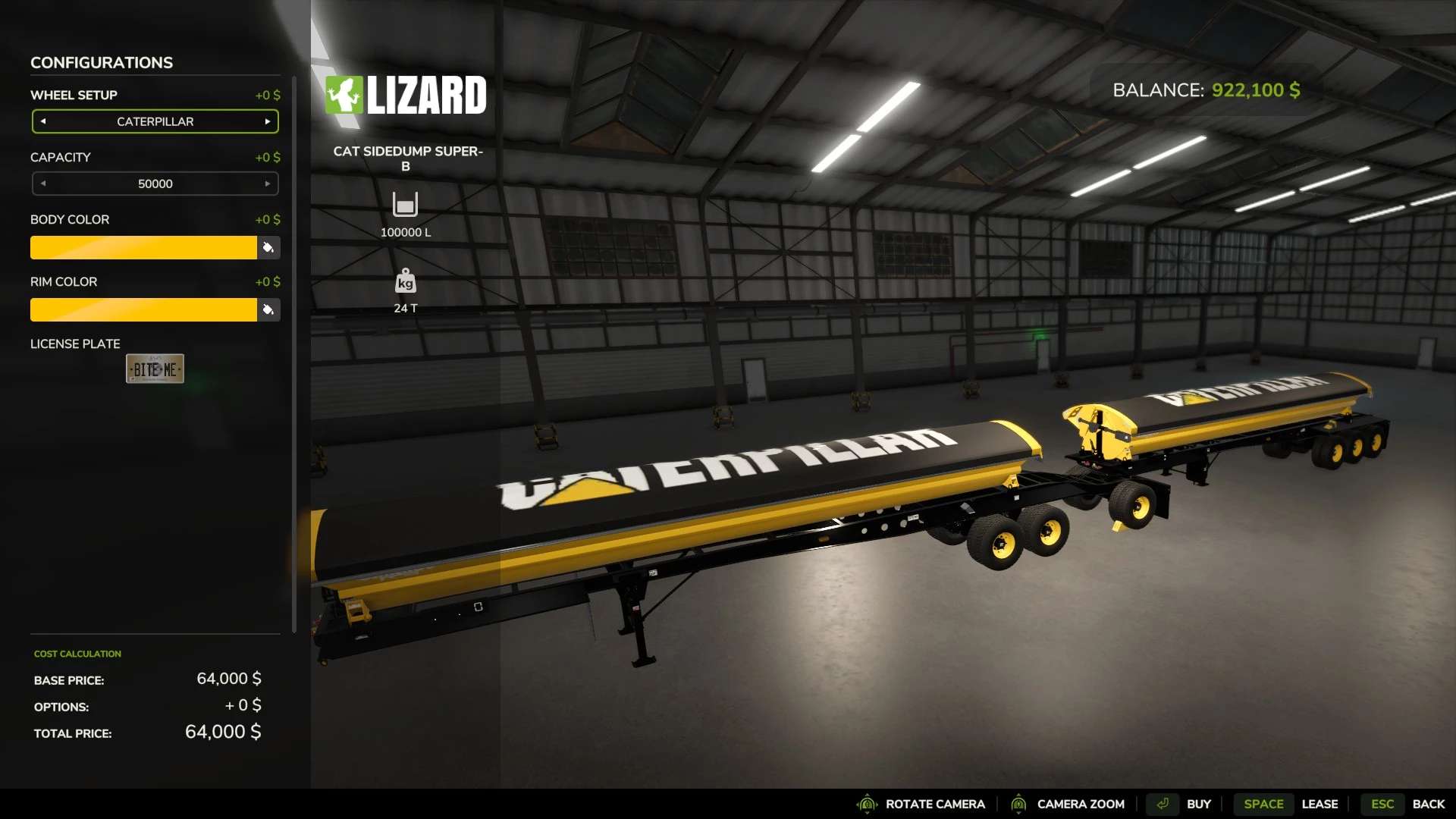
Task: Click the Lizard brand logo
Action: pos(406,94)
